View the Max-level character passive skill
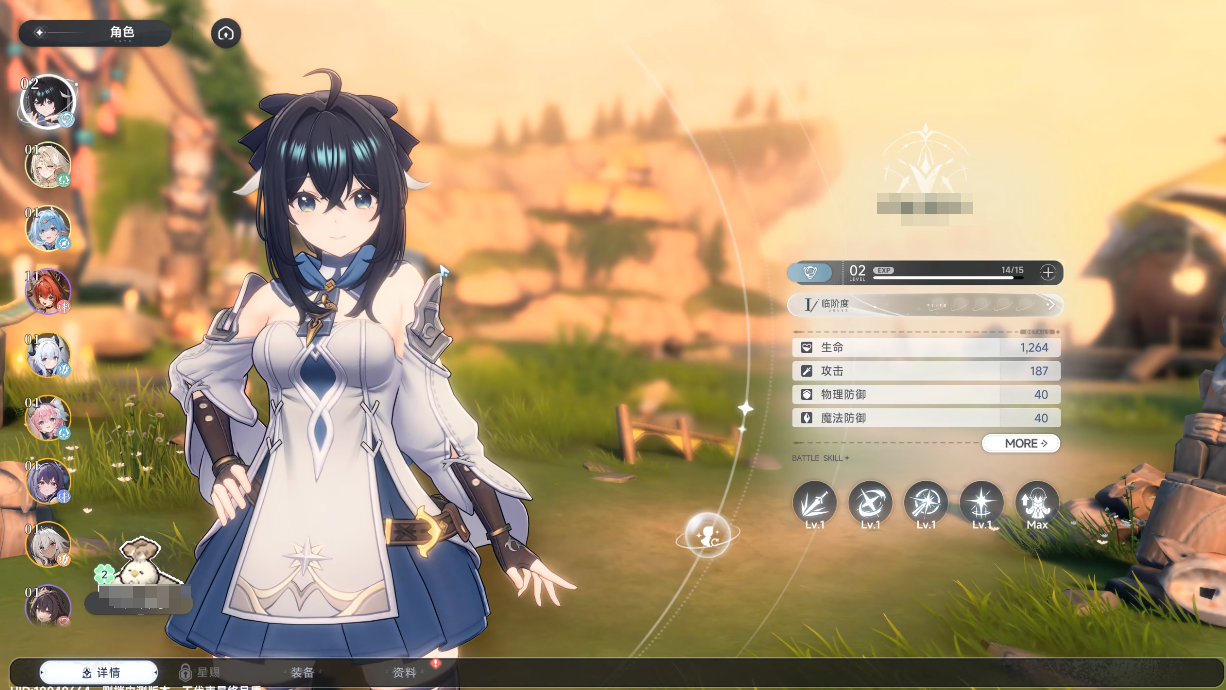The height and width of the screenshot is (690, 1226). pos(1037,503)
